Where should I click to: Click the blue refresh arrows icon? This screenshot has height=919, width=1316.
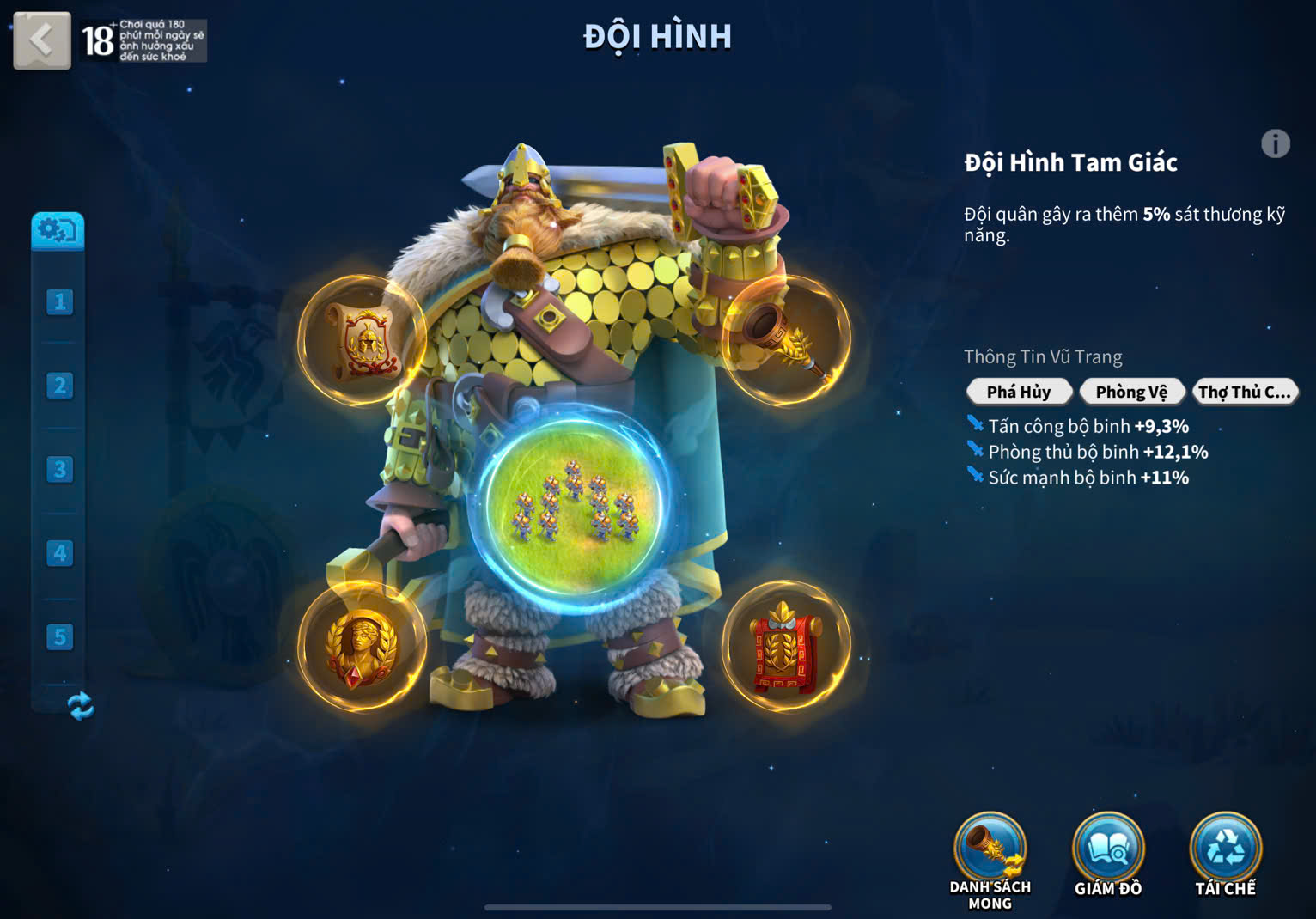80,706
